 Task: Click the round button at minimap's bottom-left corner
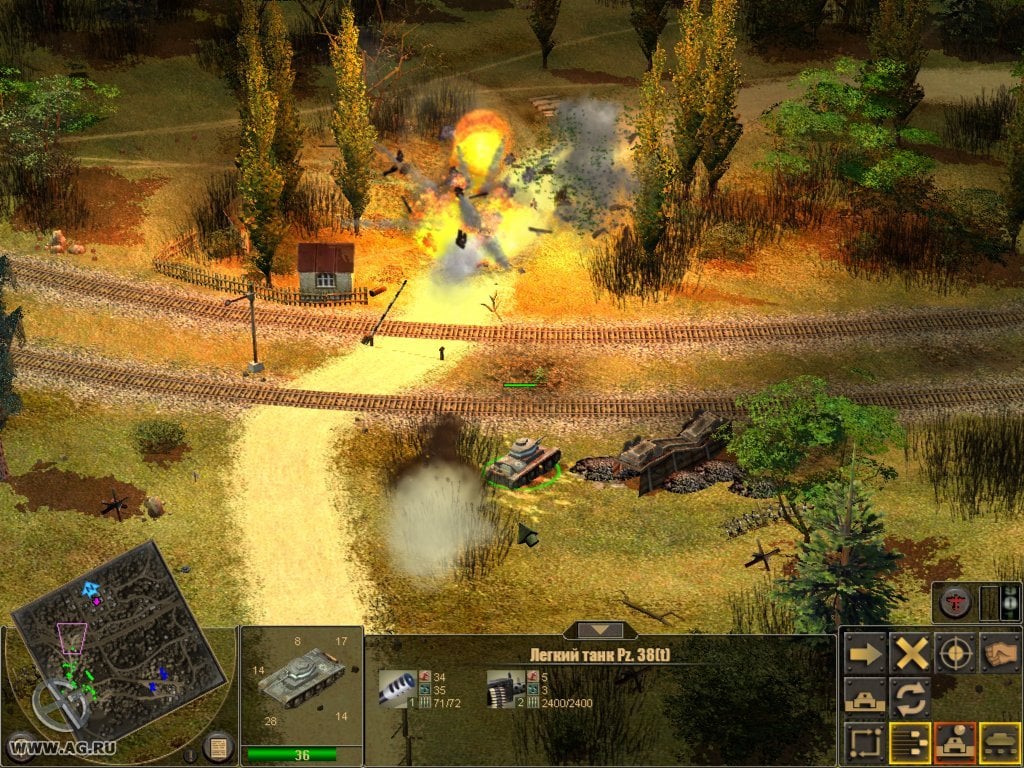click(20, 745)
